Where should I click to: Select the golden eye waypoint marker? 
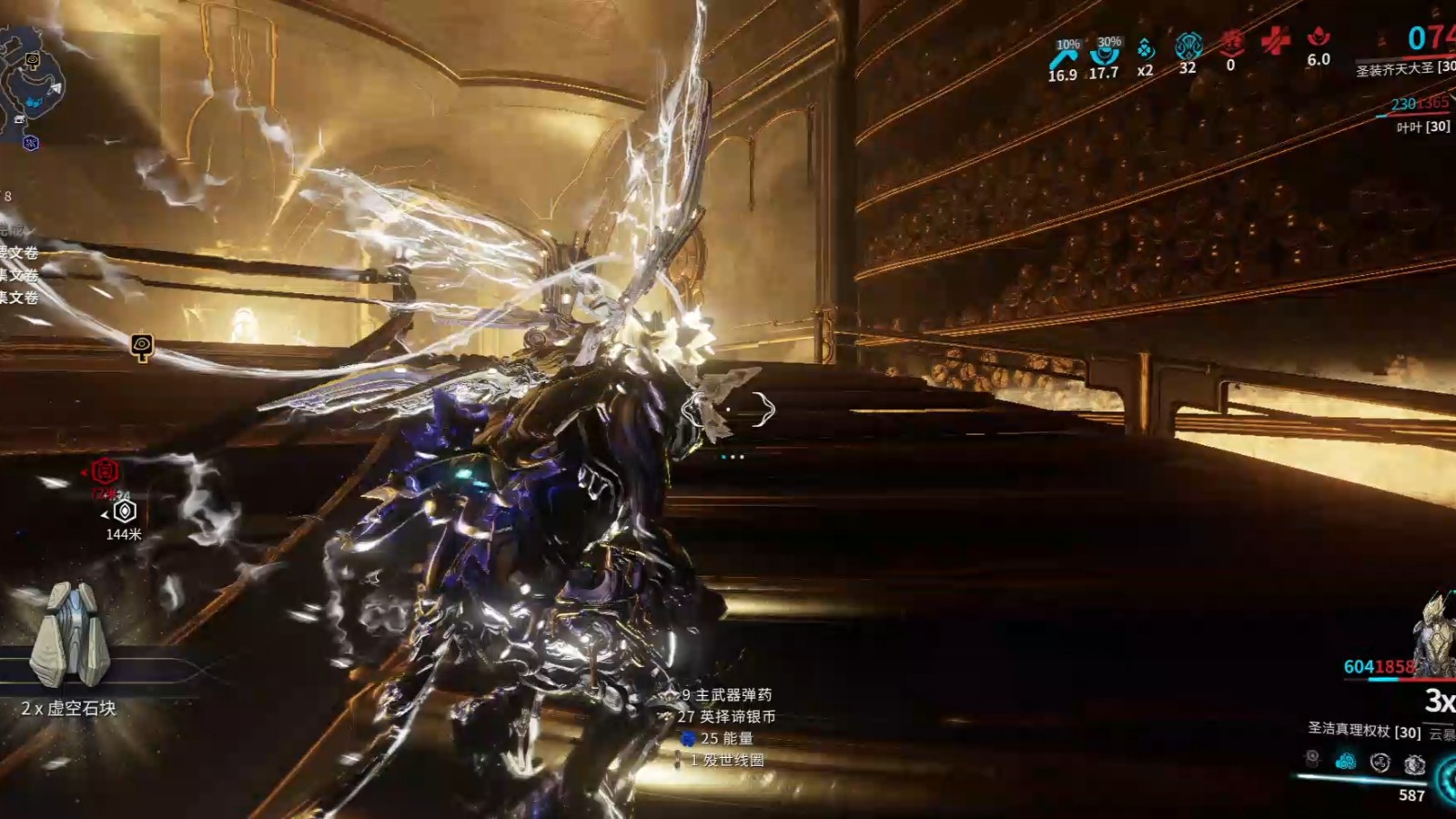(142, 346)
